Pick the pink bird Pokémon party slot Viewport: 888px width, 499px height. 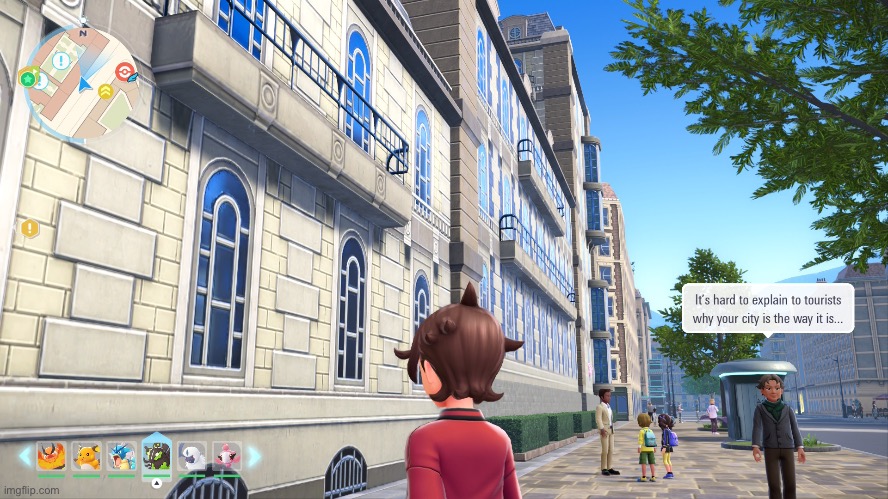(x=227, y=456)
